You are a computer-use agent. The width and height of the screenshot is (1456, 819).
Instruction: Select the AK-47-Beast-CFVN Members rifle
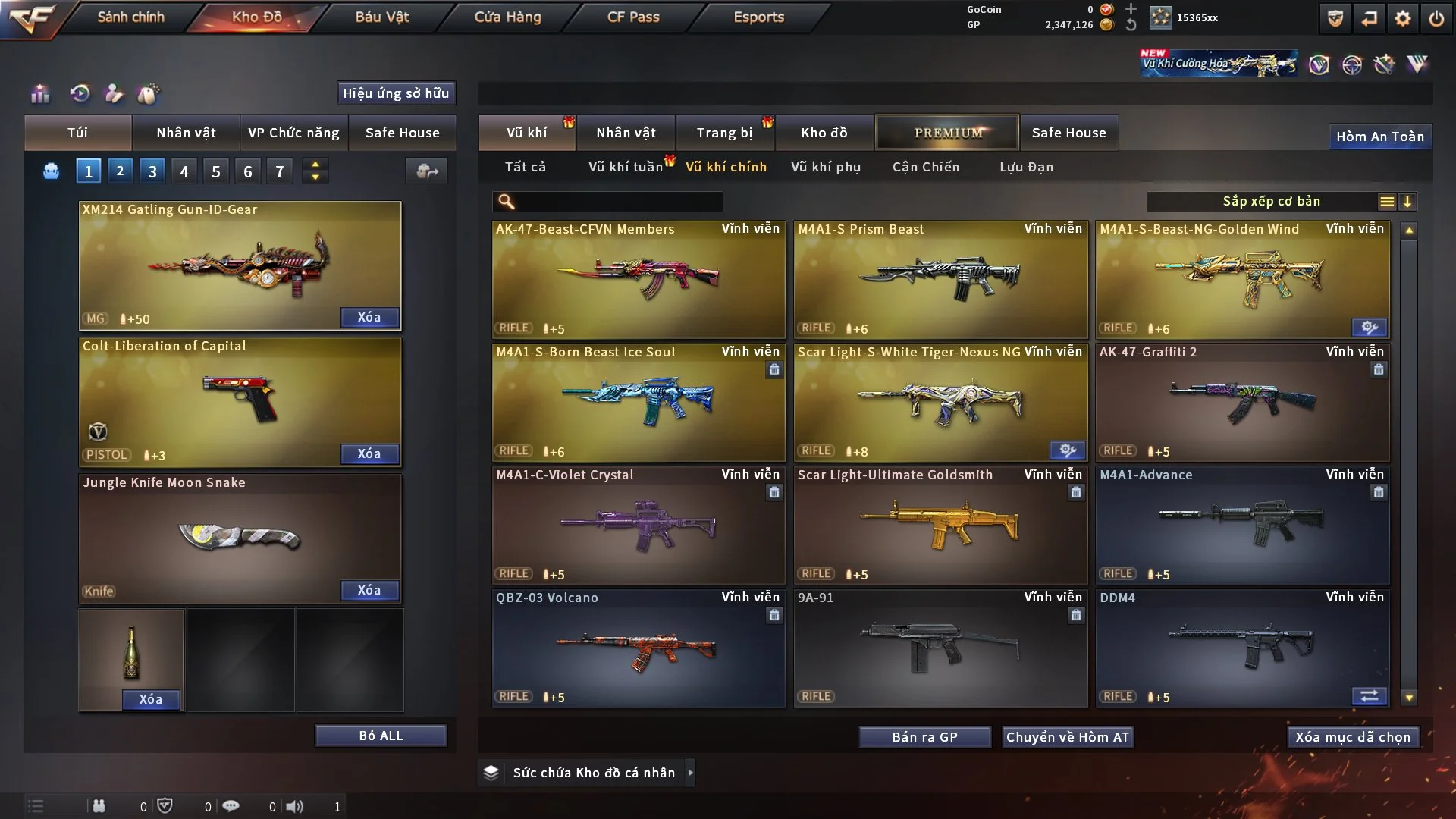639,279
